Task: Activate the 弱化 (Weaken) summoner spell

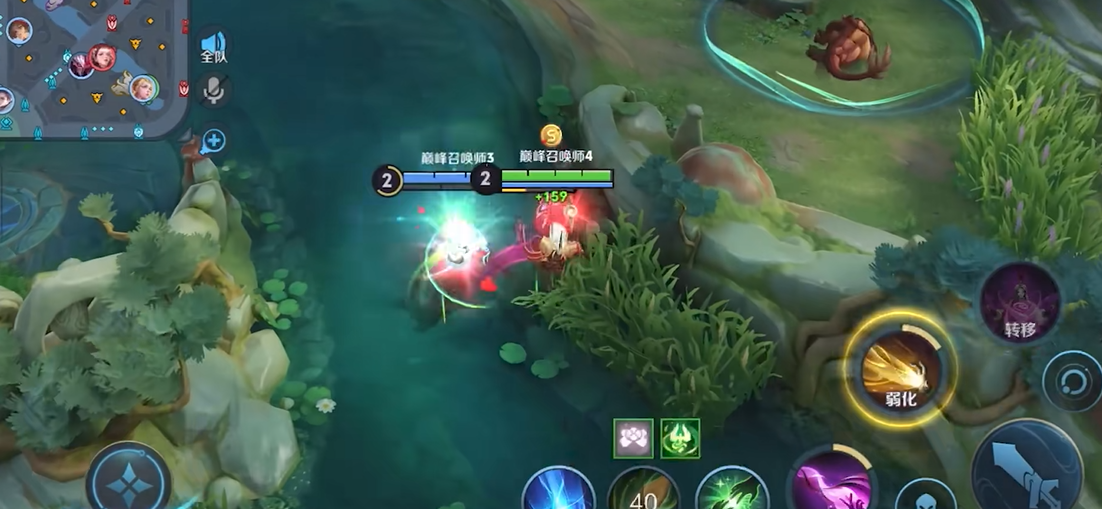Action: (x=899, y=372)
